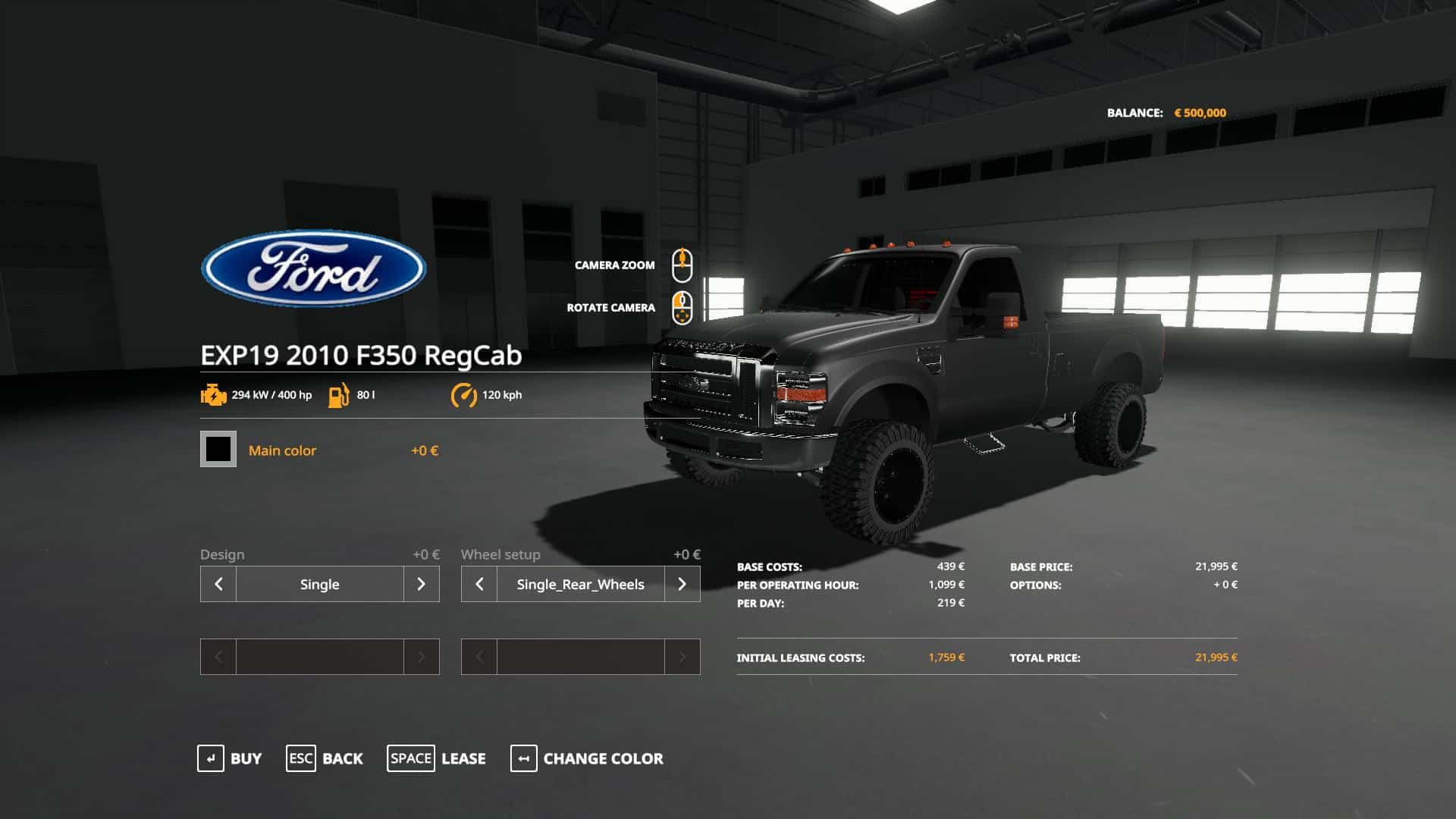Open the Change Color option
The height and width of the screenshot is (819, 1456).
(587, 758)
